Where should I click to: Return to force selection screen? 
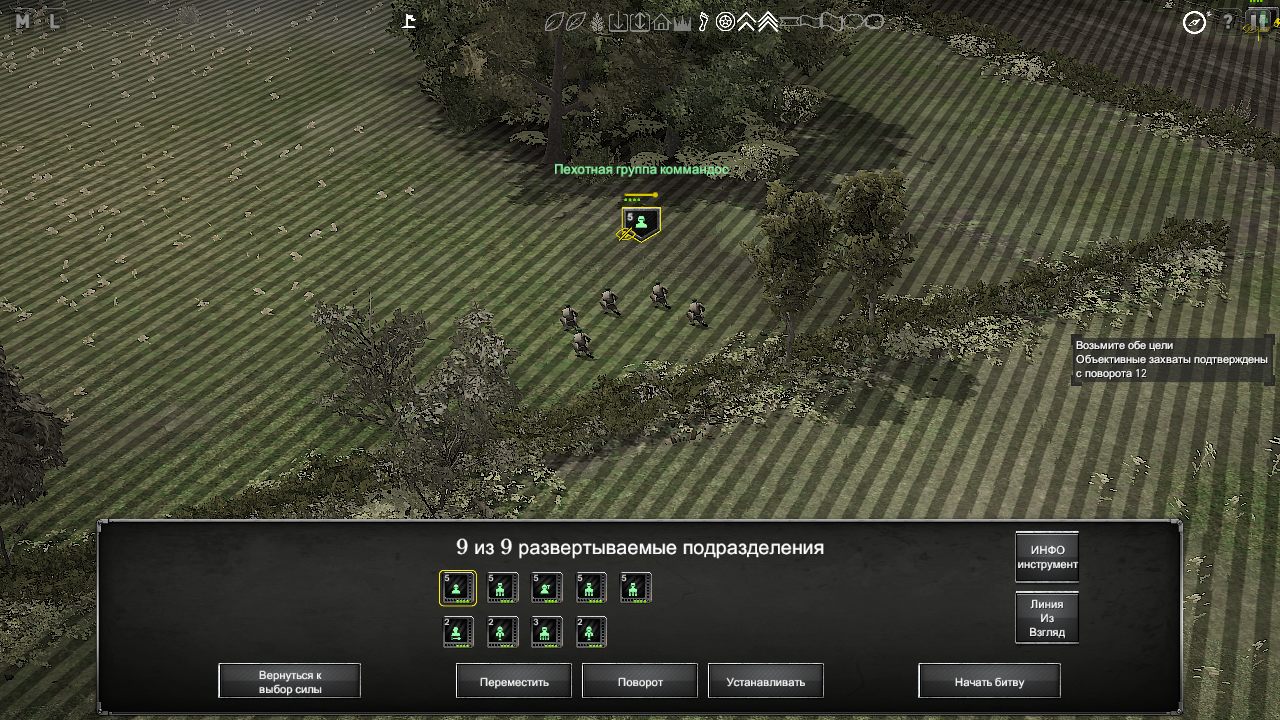289,682
